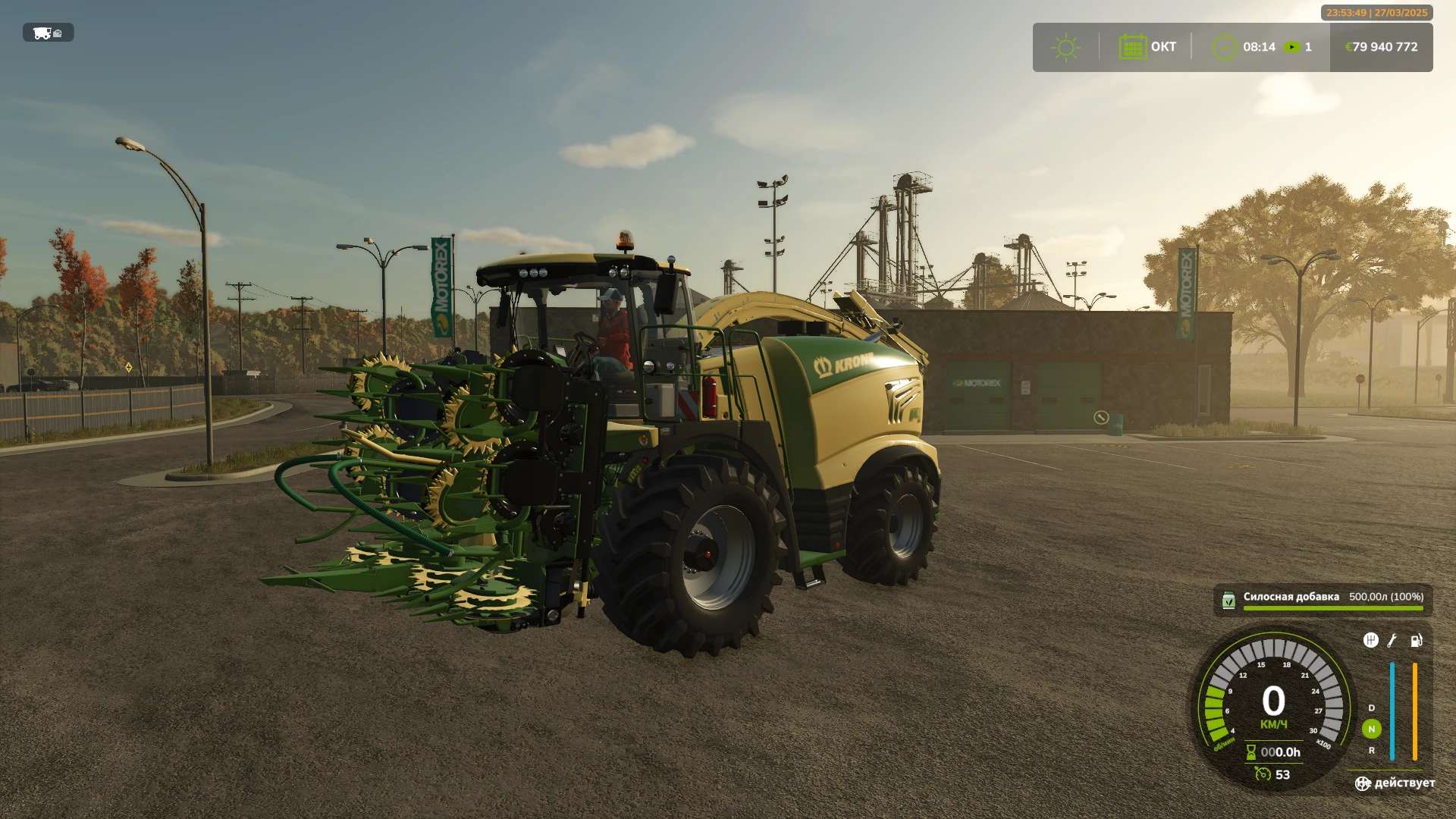Screen dimensions: 1456x819
Task: Click the cruise control speed icon
Action: pos(1262,774)
